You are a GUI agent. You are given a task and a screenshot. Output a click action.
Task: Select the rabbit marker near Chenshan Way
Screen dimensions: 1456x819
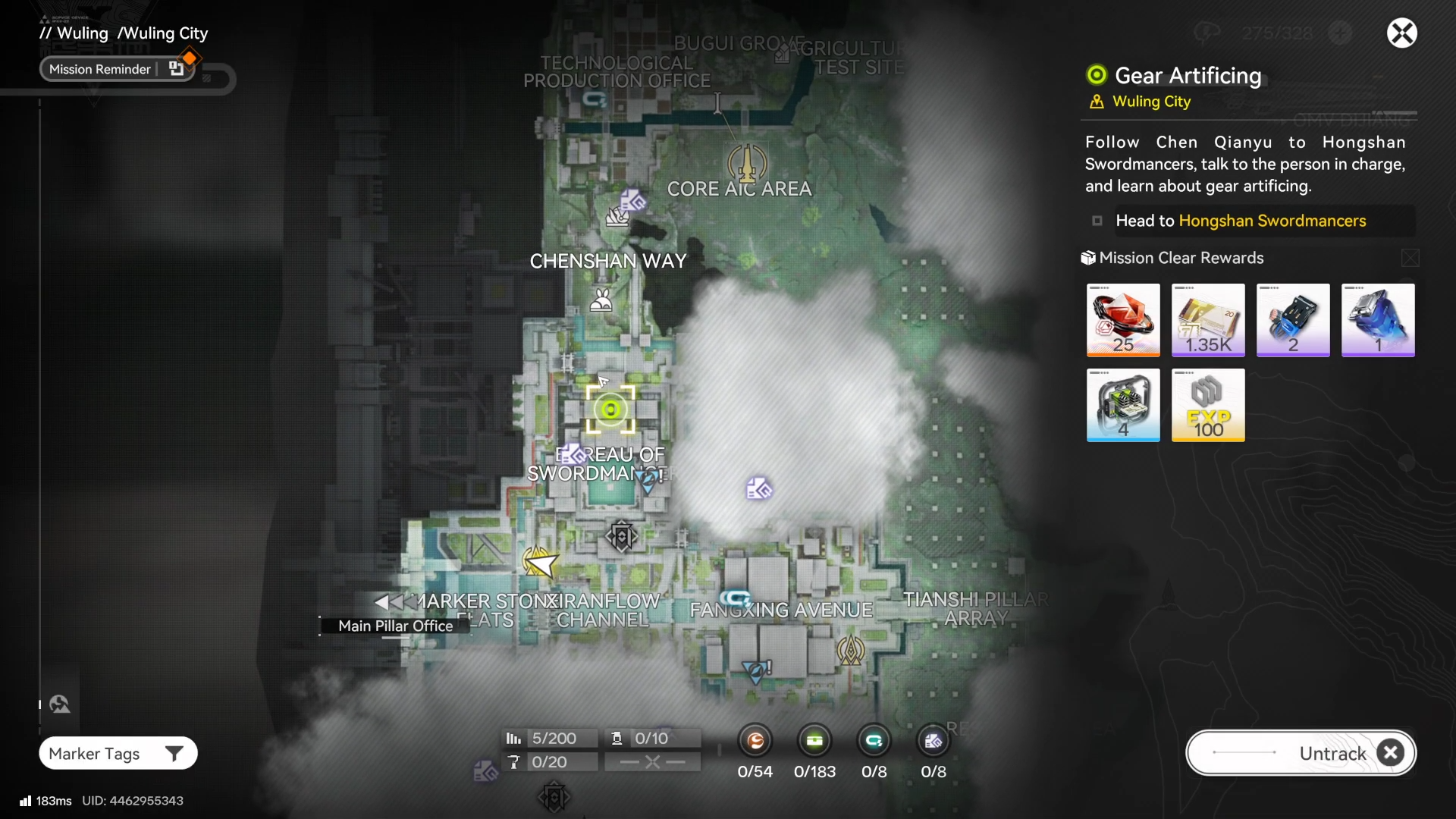click(601, 300)
